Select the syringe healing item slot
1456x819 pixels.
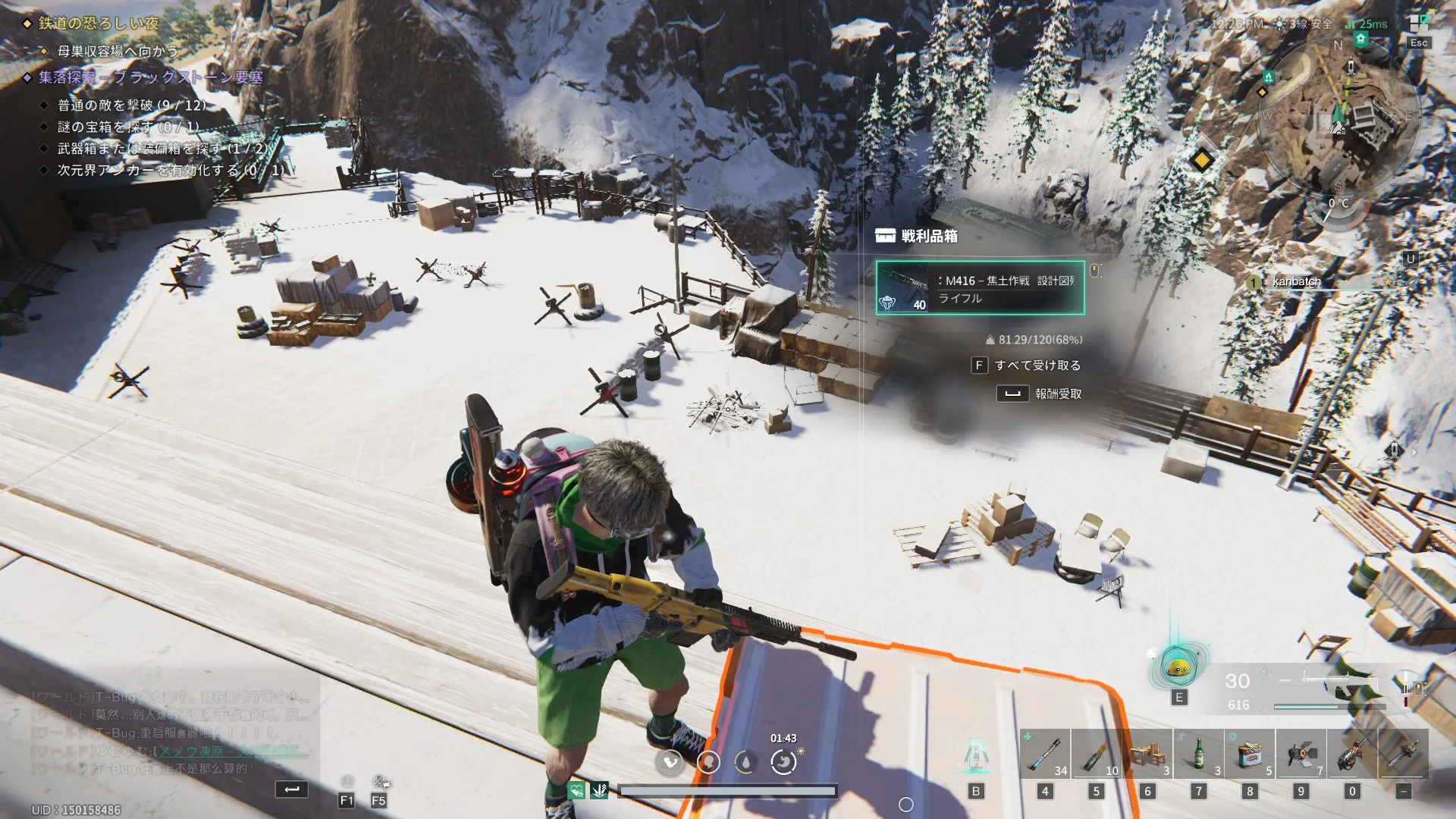[x=1045, y=754]
